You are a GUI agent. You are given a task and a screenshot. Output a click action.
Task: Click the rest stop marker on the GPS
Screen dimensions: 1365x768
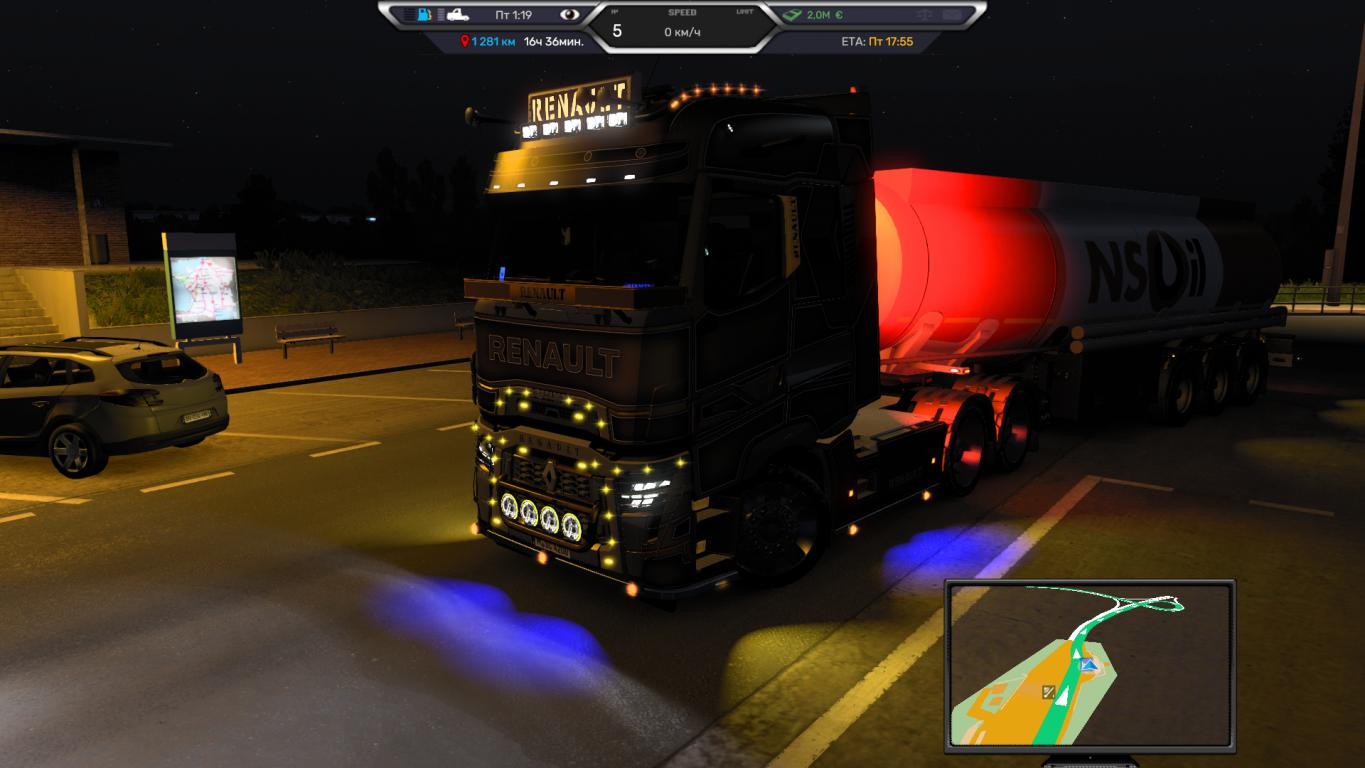tap(1048, 692)
